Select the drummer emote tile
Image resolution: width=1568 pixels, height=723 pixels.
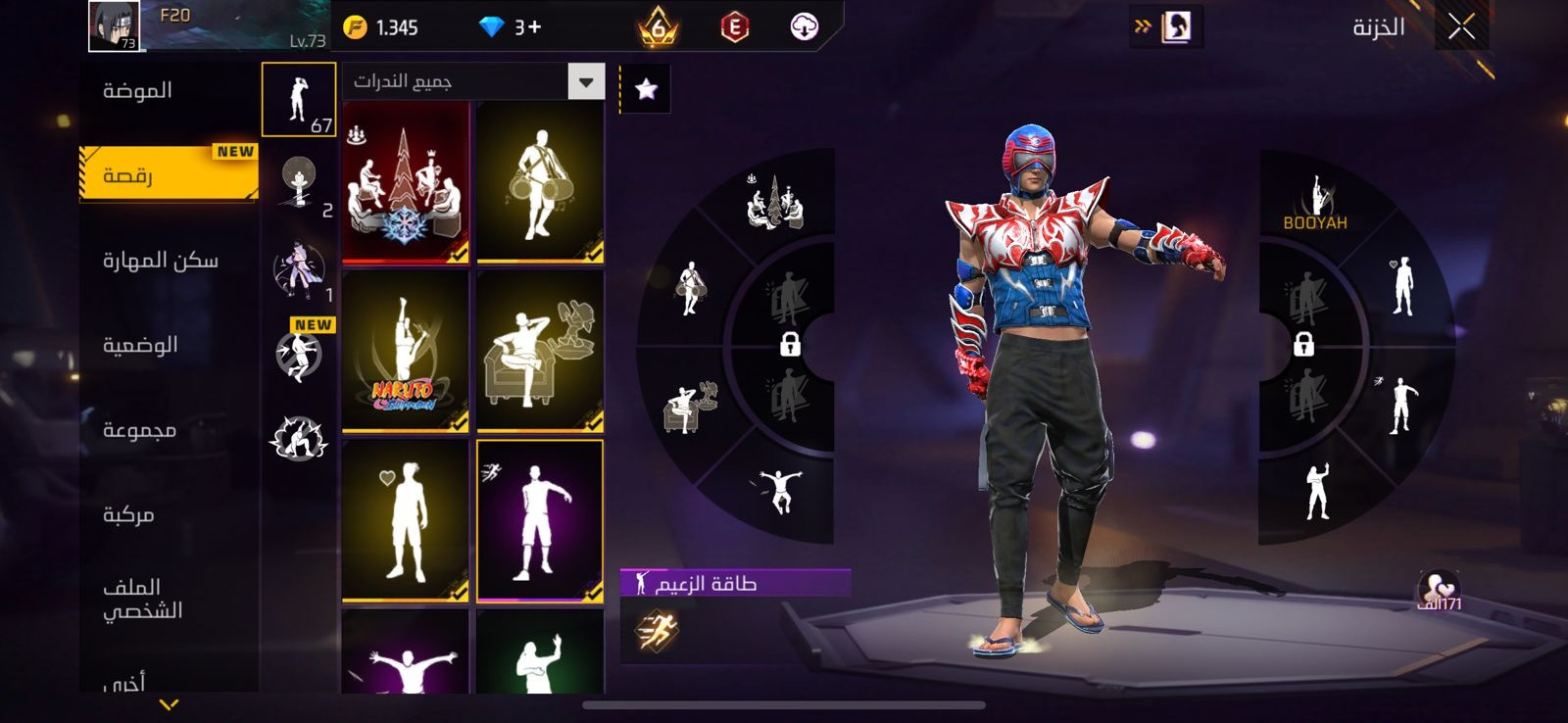tap(540, 183)
